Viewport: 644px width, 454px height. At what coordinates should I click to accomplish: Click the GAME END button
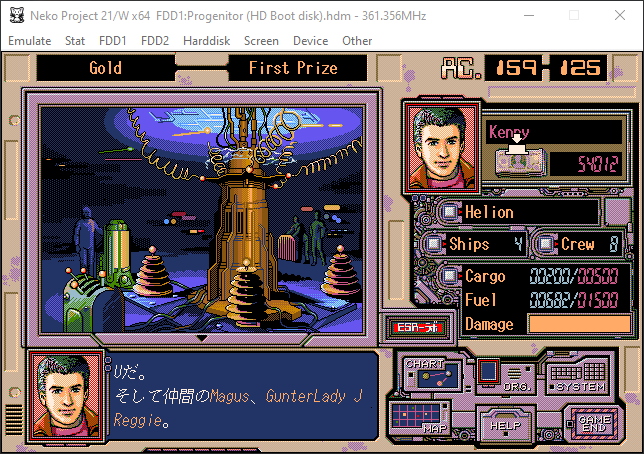tap(588, 420)
